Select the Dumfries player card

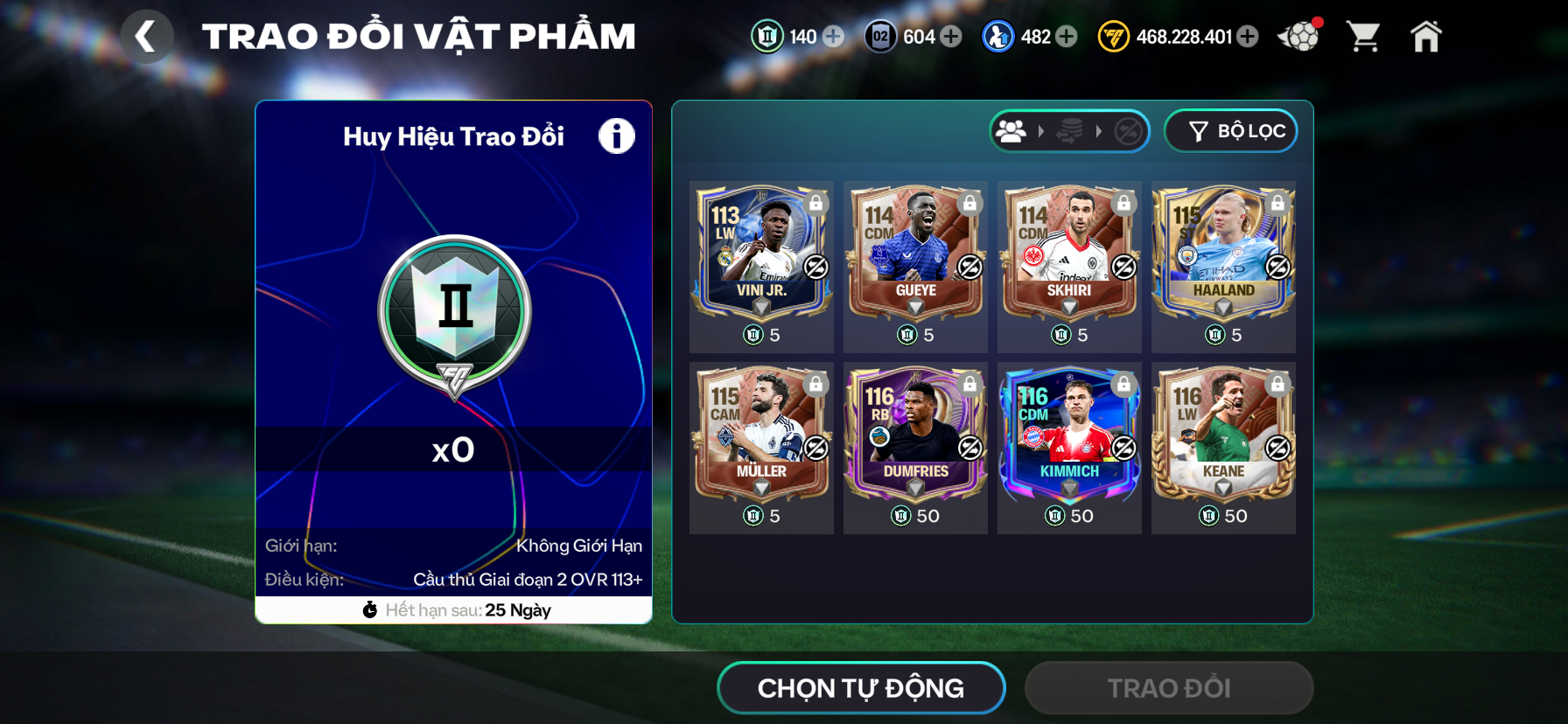[915, 434]
